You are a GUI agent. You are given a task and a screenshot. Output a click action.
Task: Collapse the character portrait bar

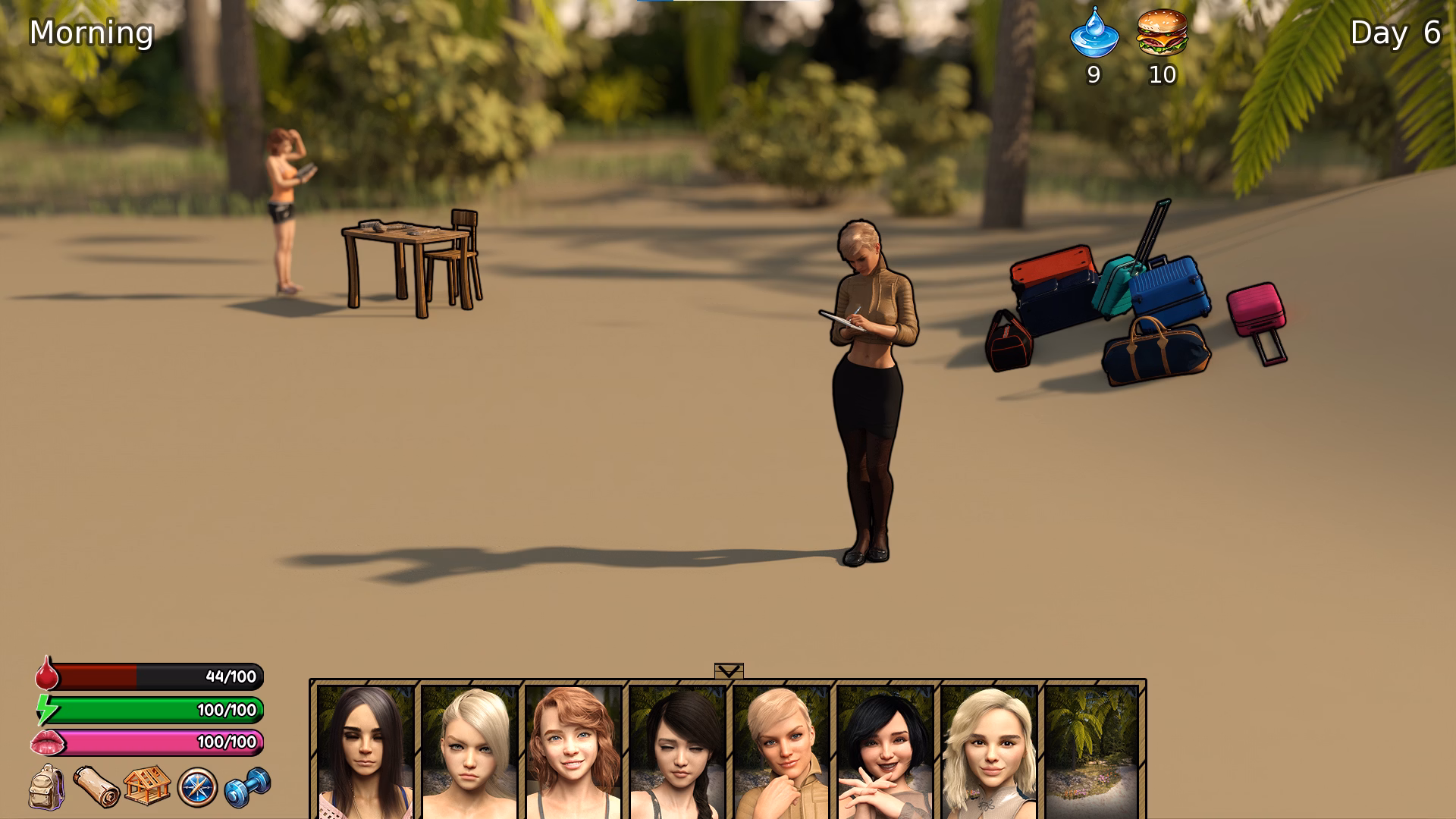click(730, 671)
